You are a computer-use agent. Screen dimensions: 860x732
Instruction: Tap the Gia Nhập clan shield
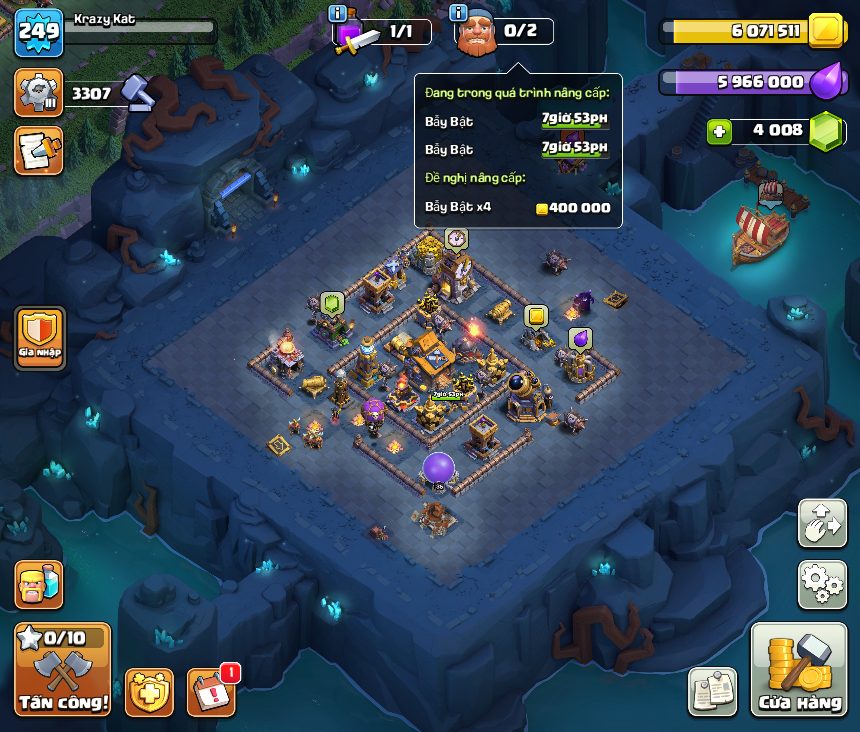click(40, 338)
